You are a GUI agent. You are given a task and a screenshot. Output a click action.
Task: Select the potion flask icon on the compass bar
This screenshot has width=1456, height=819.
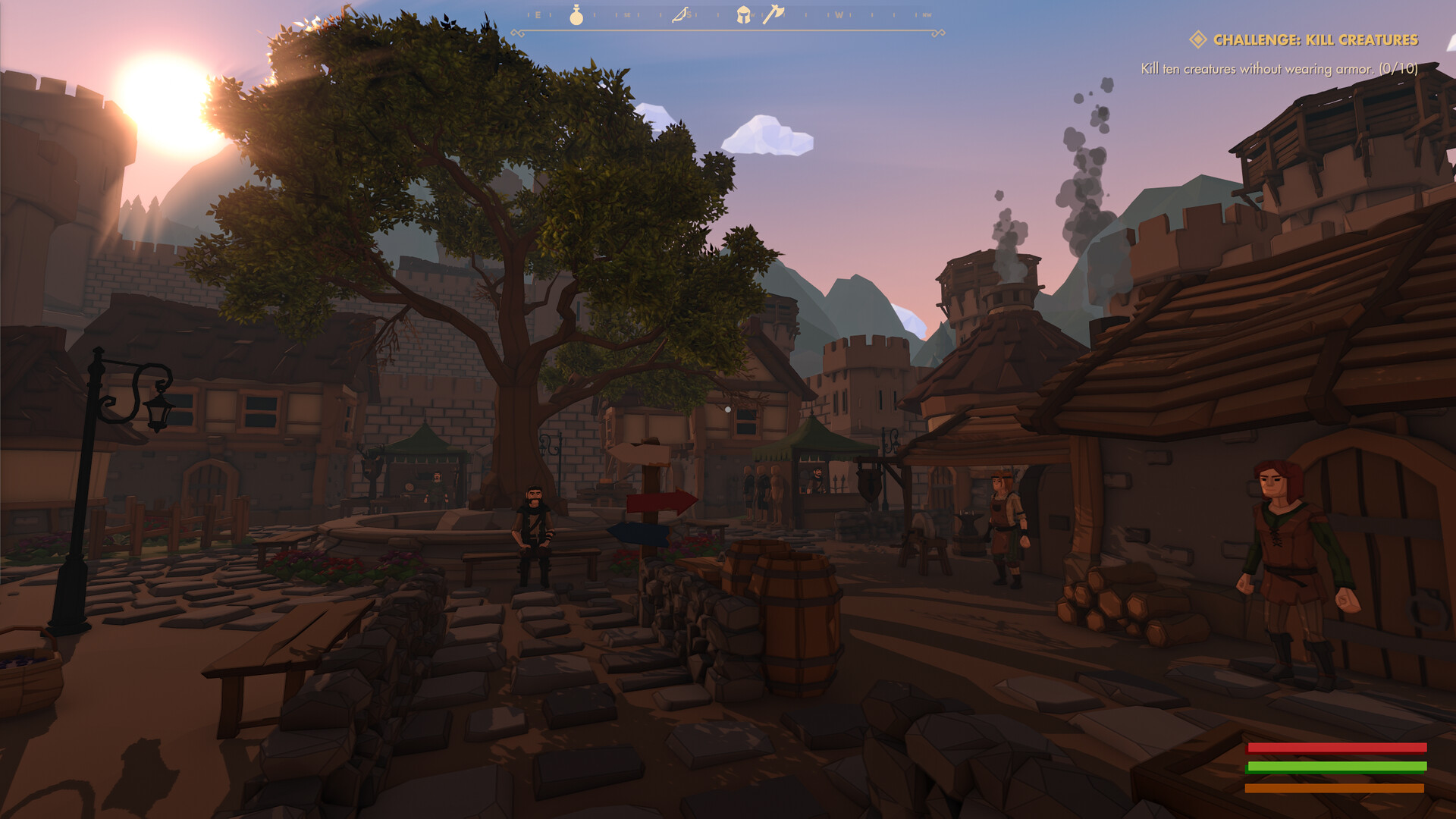pos(576,15)
